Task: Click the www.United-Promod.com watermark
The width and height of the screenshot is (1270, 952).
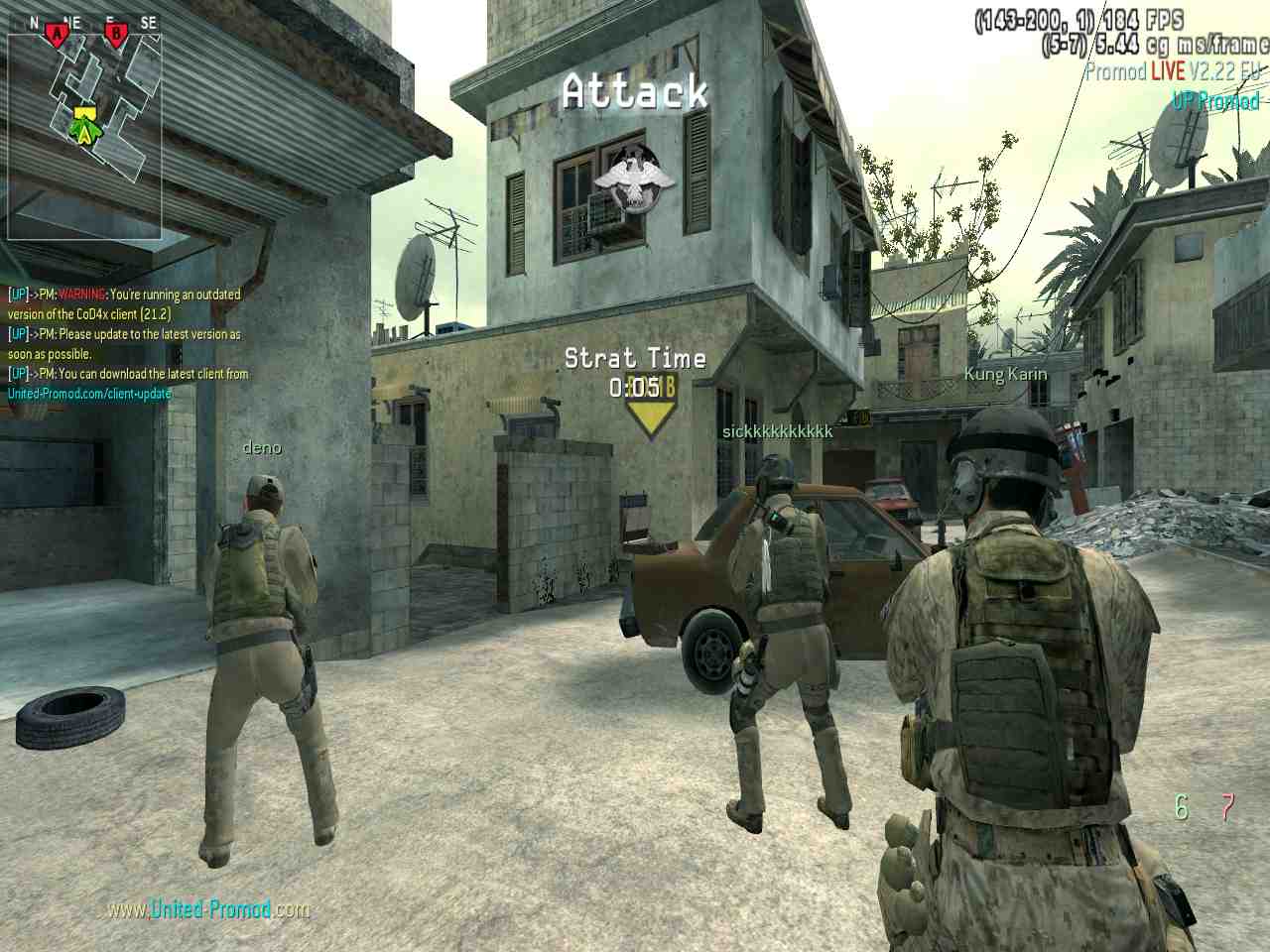Action: point(208,908)
